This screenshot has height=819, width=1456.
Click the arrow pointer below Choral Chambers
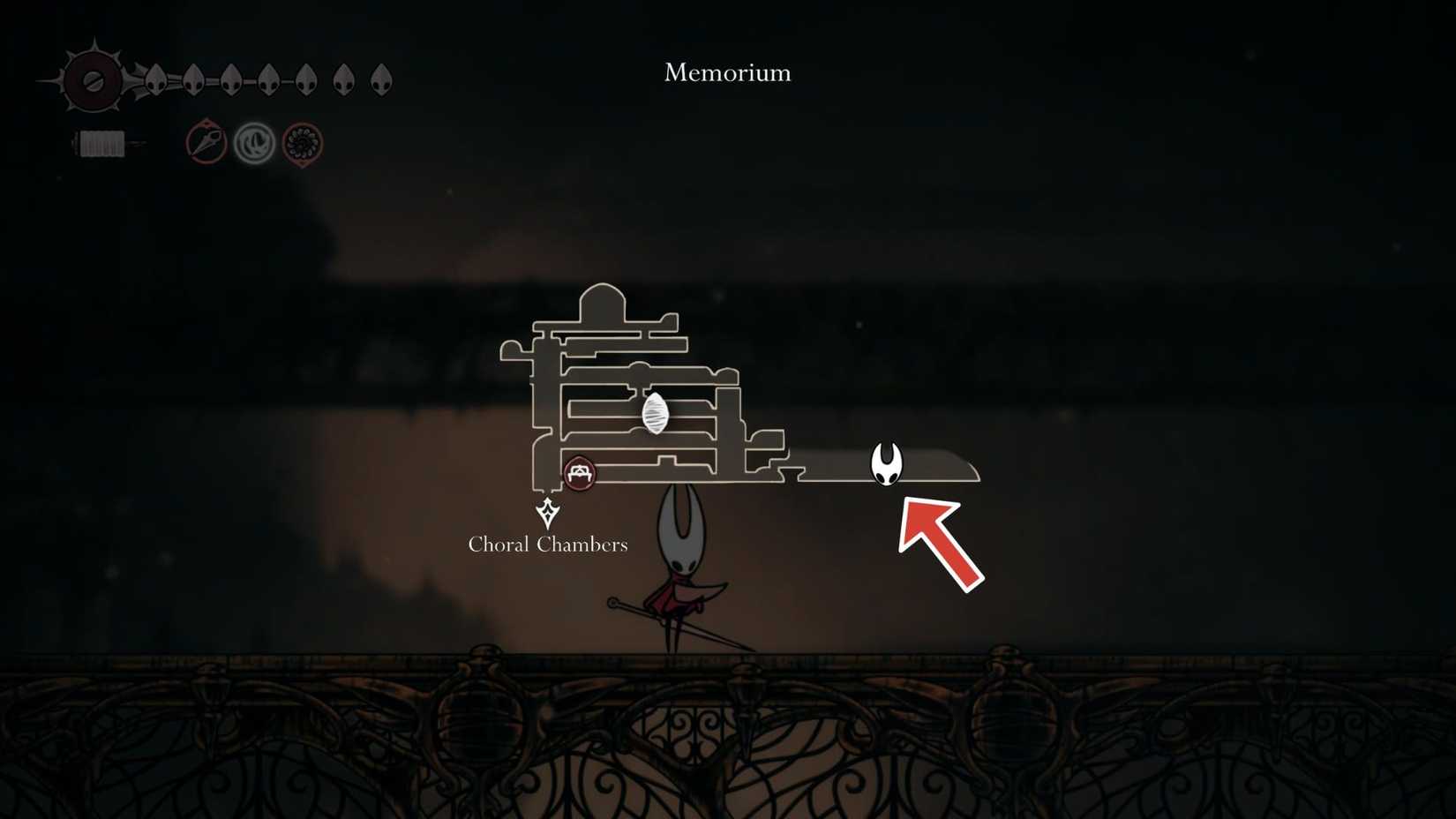pyautogui.click(x=547, y=512)
